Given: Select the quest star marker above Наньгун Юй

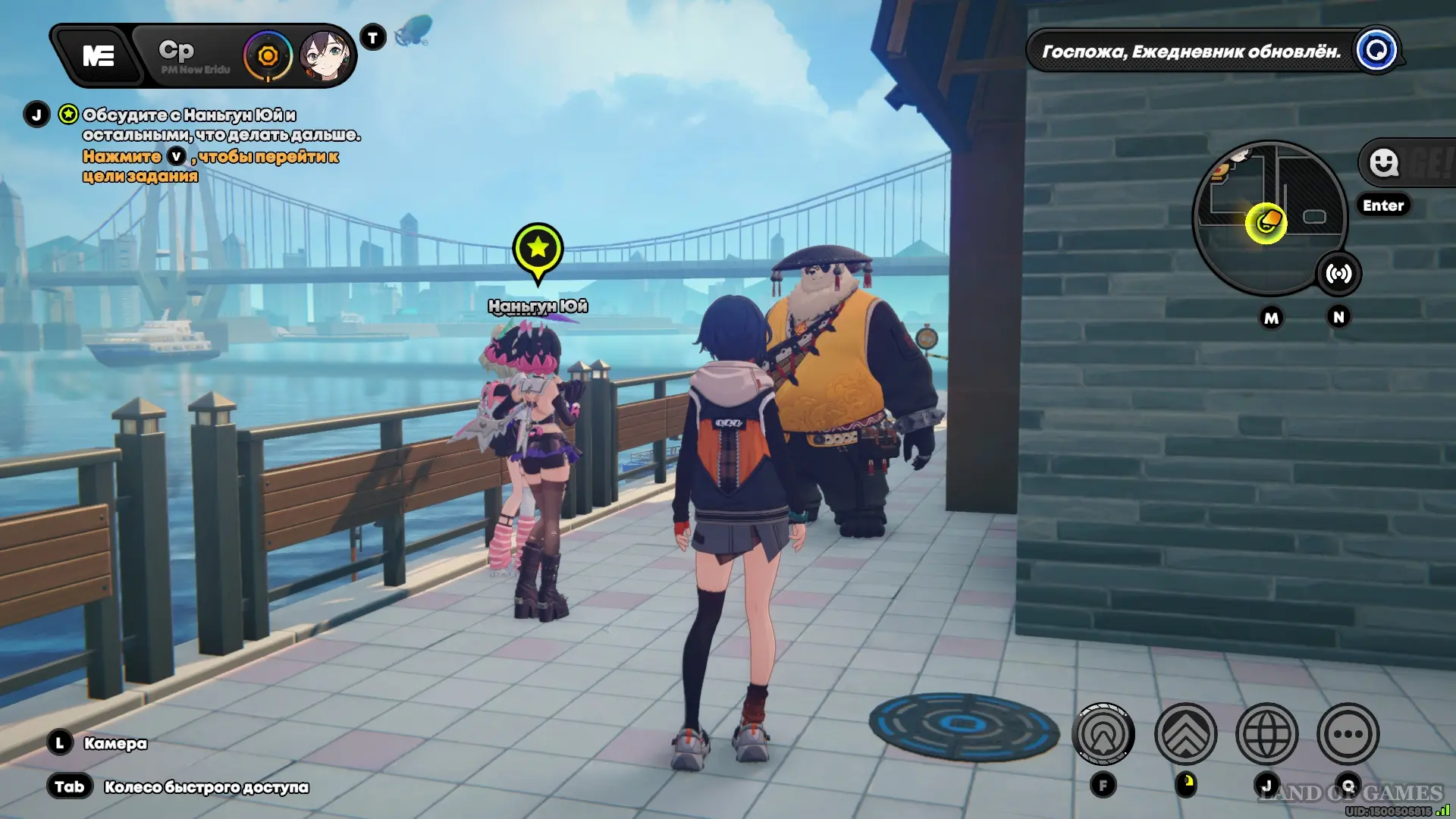Looking at the screenshot, I should click(538, 248).
